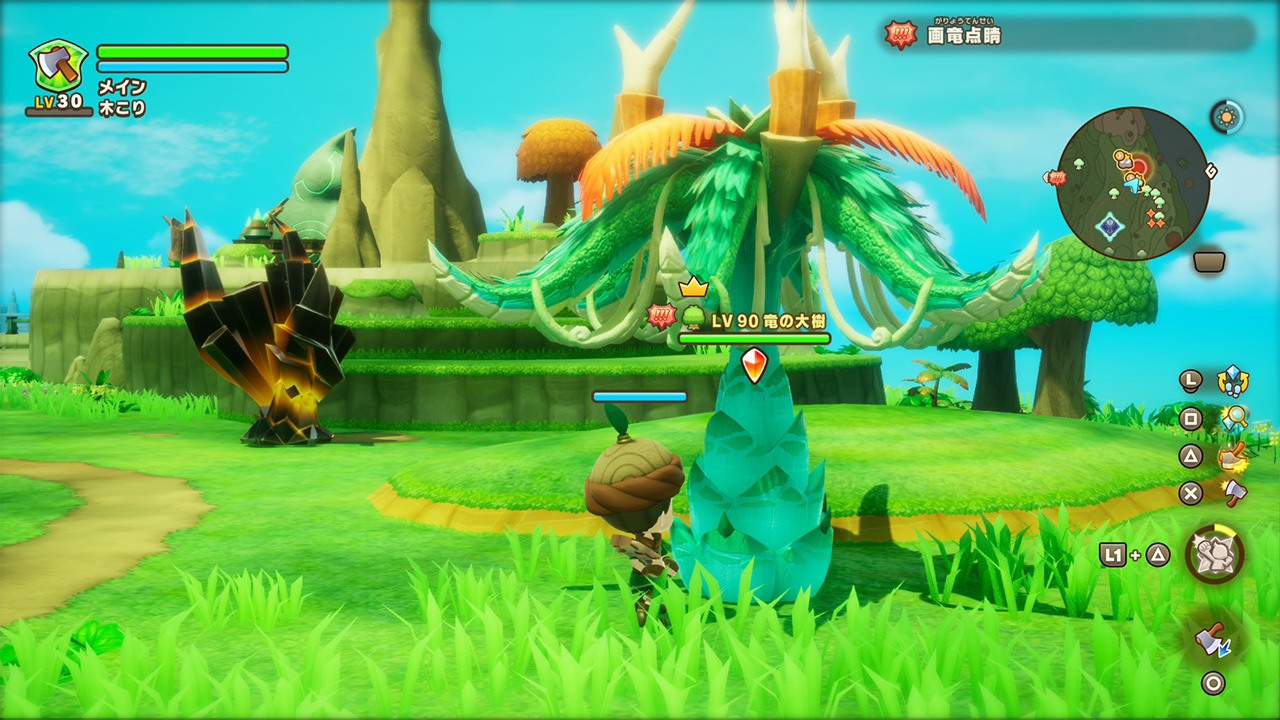Viewport: 1280px width, 720px height.
Task: Select the LV 90 竜の大樹 target nameplate
Action: pyautogui.click(x=754, y=319)
